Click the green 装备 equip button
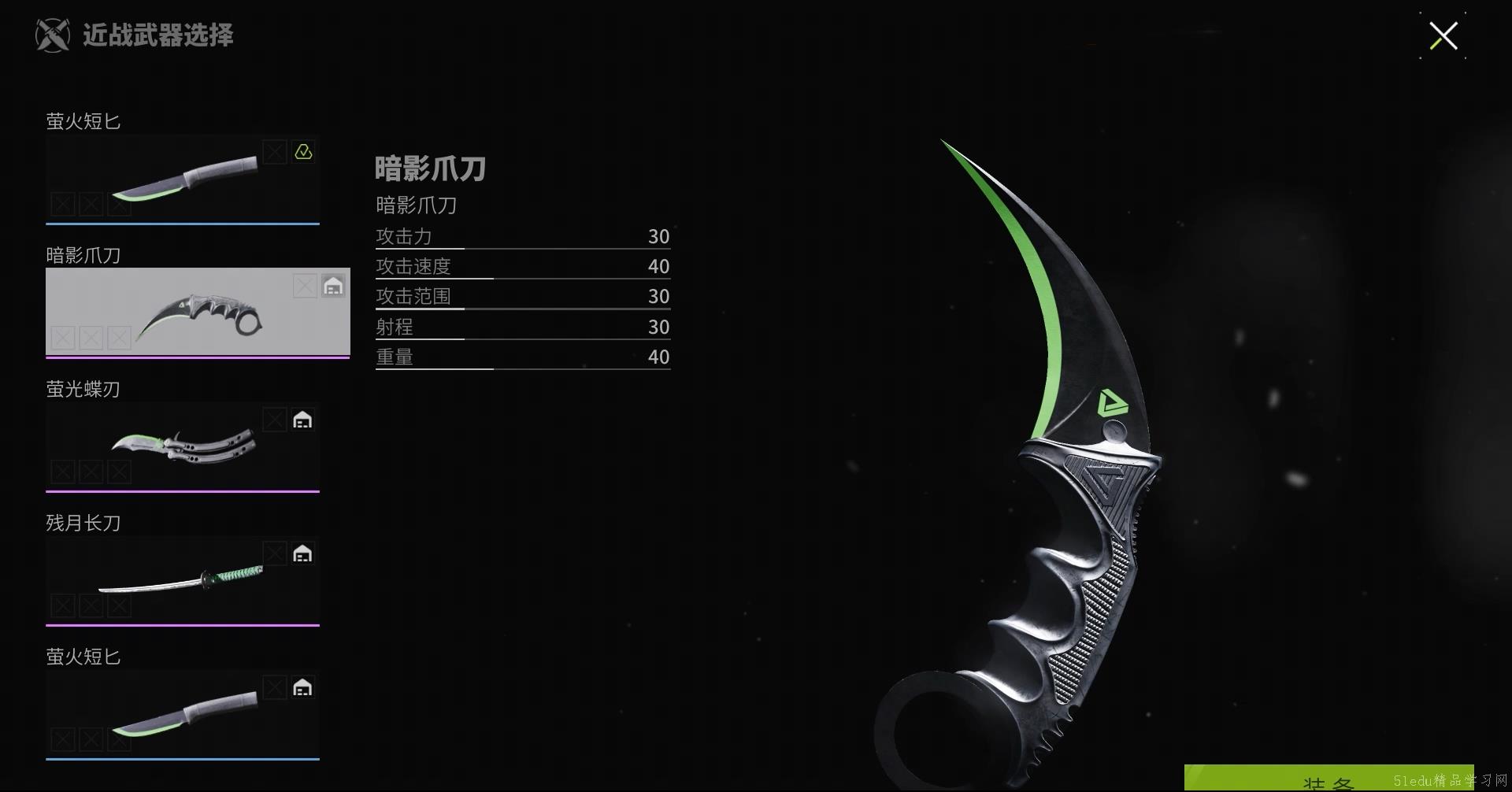Image resolution: width=1512 pixels, height=792 pixels. pyautogui.click(x=1328, y=779)
